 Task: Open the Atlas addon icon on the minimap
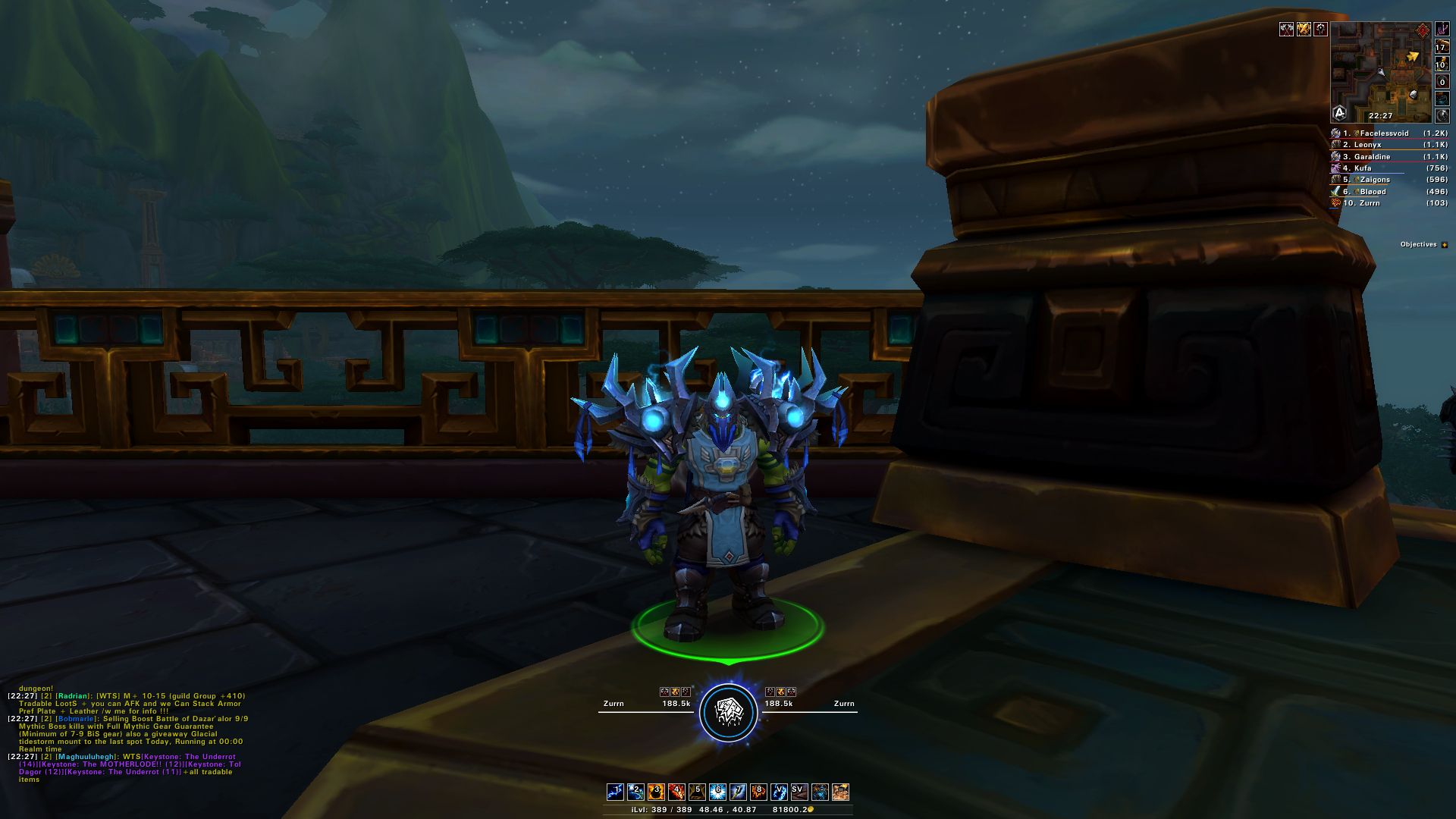(1339, 113)
